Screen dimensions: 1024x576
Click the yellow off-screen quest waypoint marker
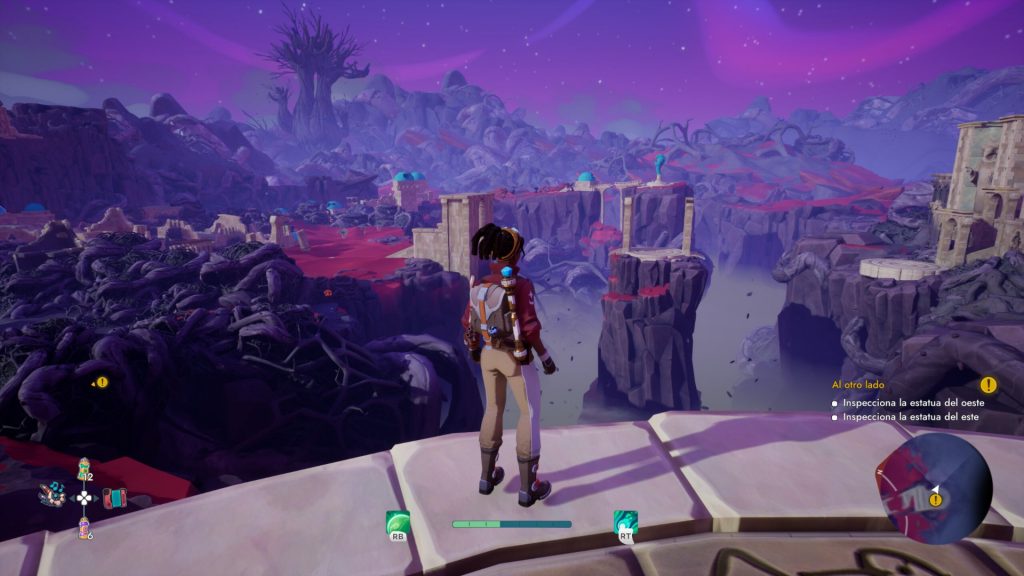tap(102, 382)
